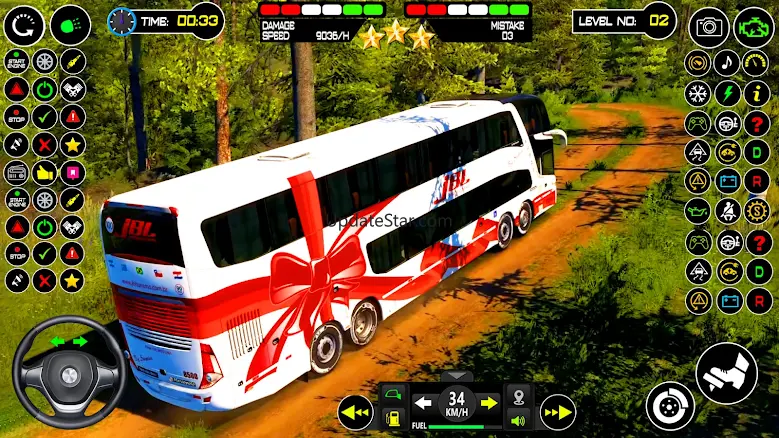Image resolution: width=779 pixels, height=438 pixels.
Task: Choose the yellow thumbs-up icon
Action: [x=45, y=171]
